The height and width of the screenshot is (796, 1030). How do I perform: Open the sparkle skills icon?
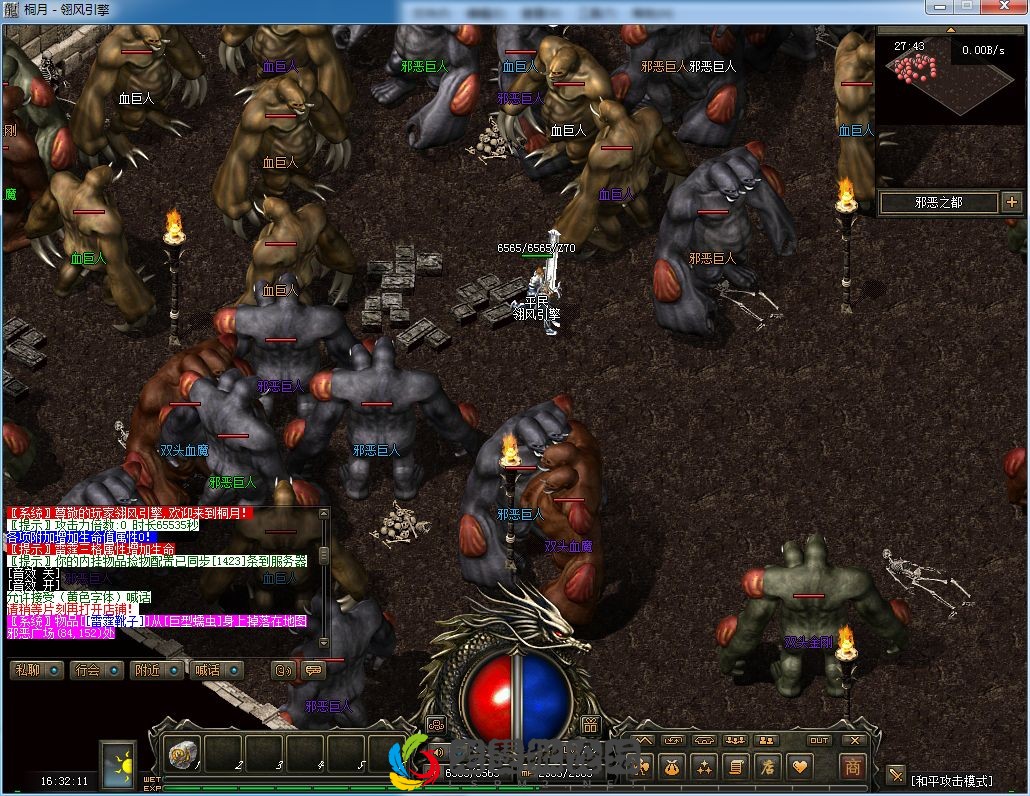click(x=704, y=767)
